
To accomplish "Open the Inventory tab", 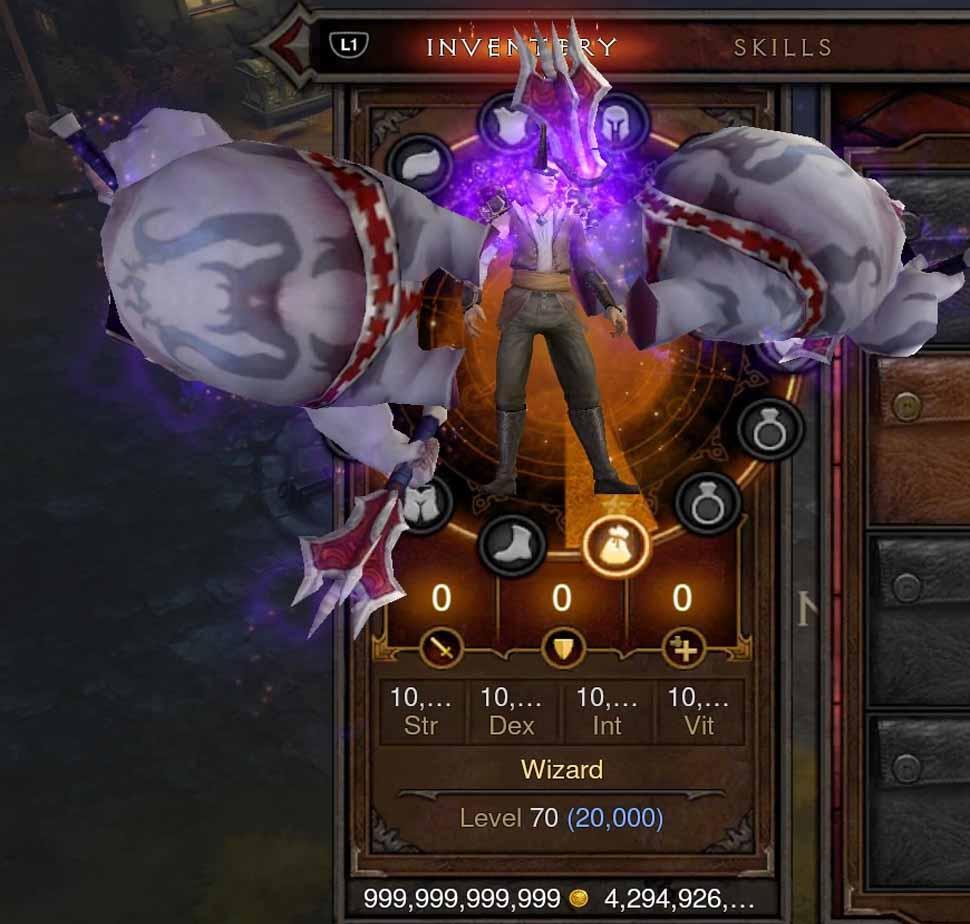I will tap(521, 47).
